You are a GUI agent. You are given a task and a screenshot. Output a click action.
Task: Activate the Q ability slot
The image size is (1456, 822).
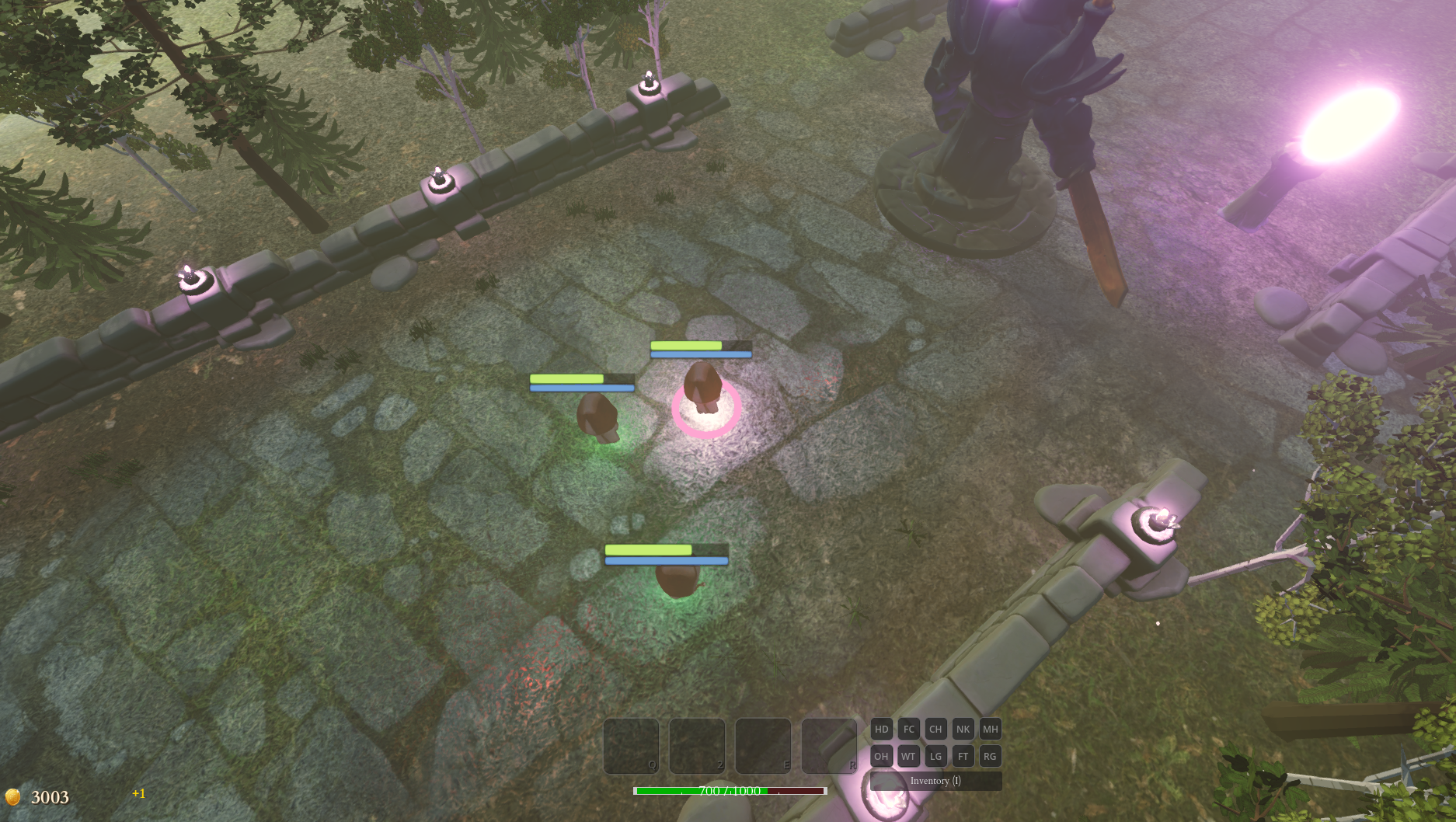[631, 746]
